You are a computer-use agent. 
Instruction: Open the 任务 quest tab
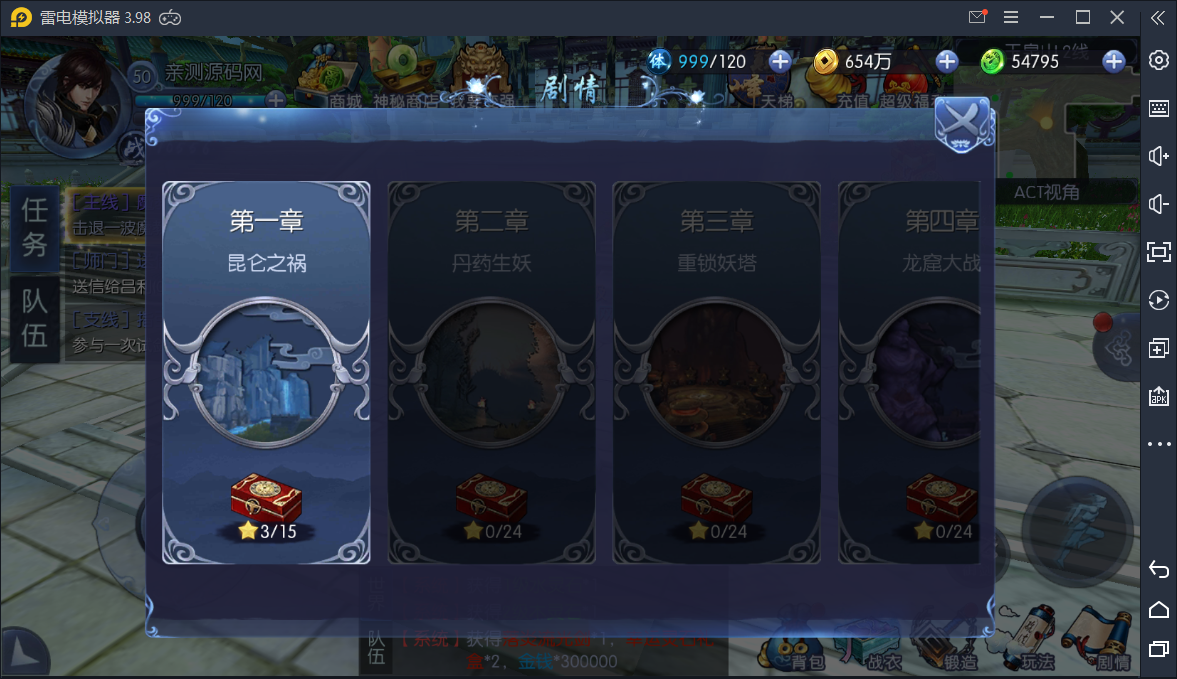coord(34,227)
